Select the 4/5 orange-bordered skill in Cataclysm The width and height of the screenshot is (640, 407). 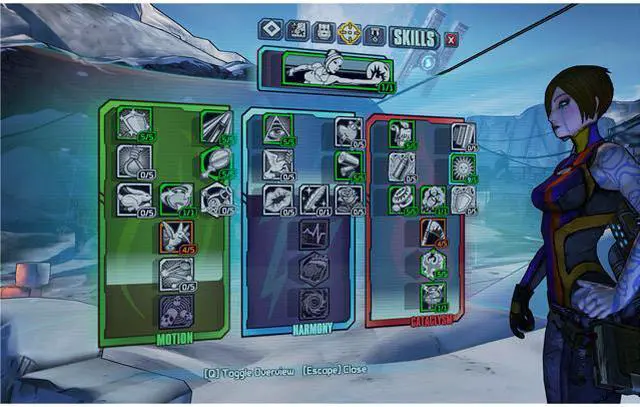coord(434,232)
